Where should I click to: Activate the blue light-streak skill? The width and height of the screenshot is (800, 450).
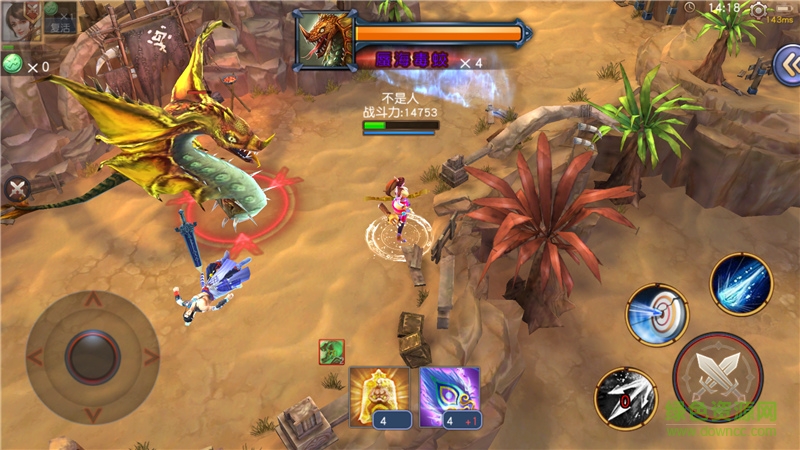pos(741,284)
